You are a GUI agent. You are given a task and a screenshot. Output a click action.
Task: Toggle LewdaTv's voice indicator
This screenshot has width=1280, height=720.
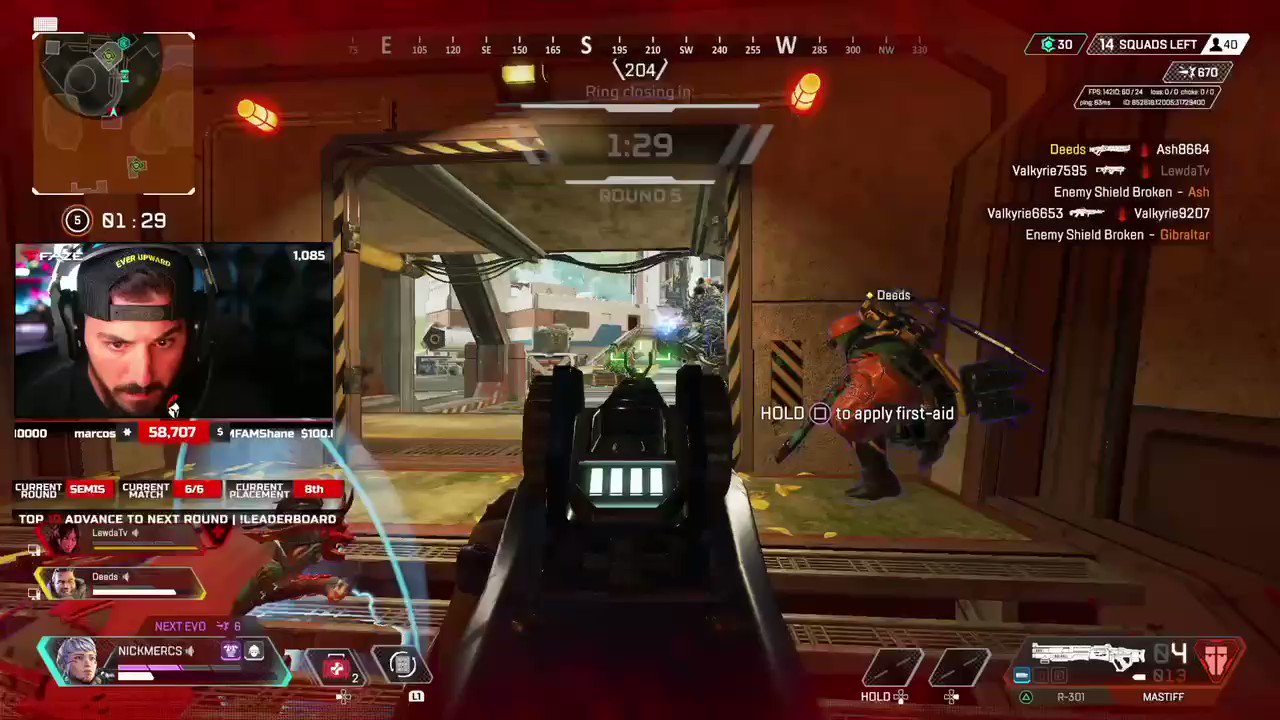tap(136, 533)
